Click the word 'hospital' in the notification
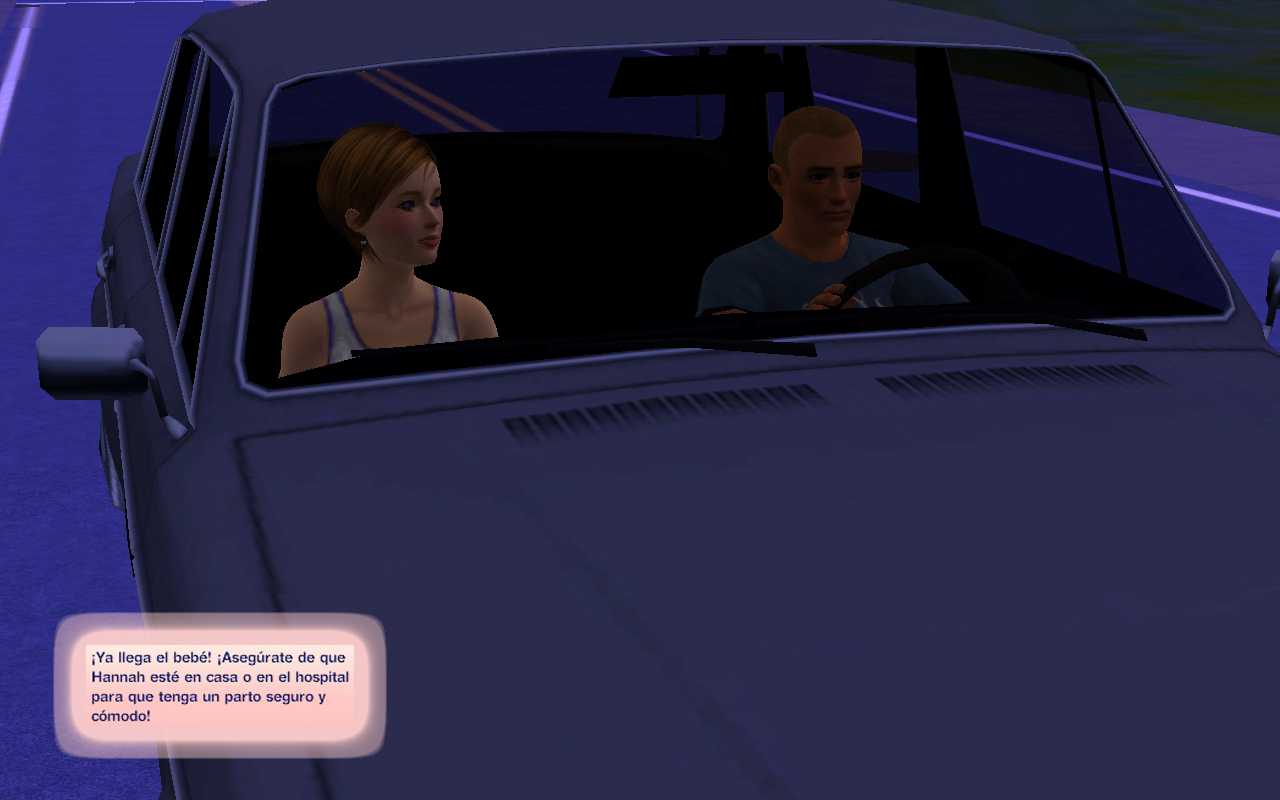This screenshot has width=1280, height=800. coord(322,677)
